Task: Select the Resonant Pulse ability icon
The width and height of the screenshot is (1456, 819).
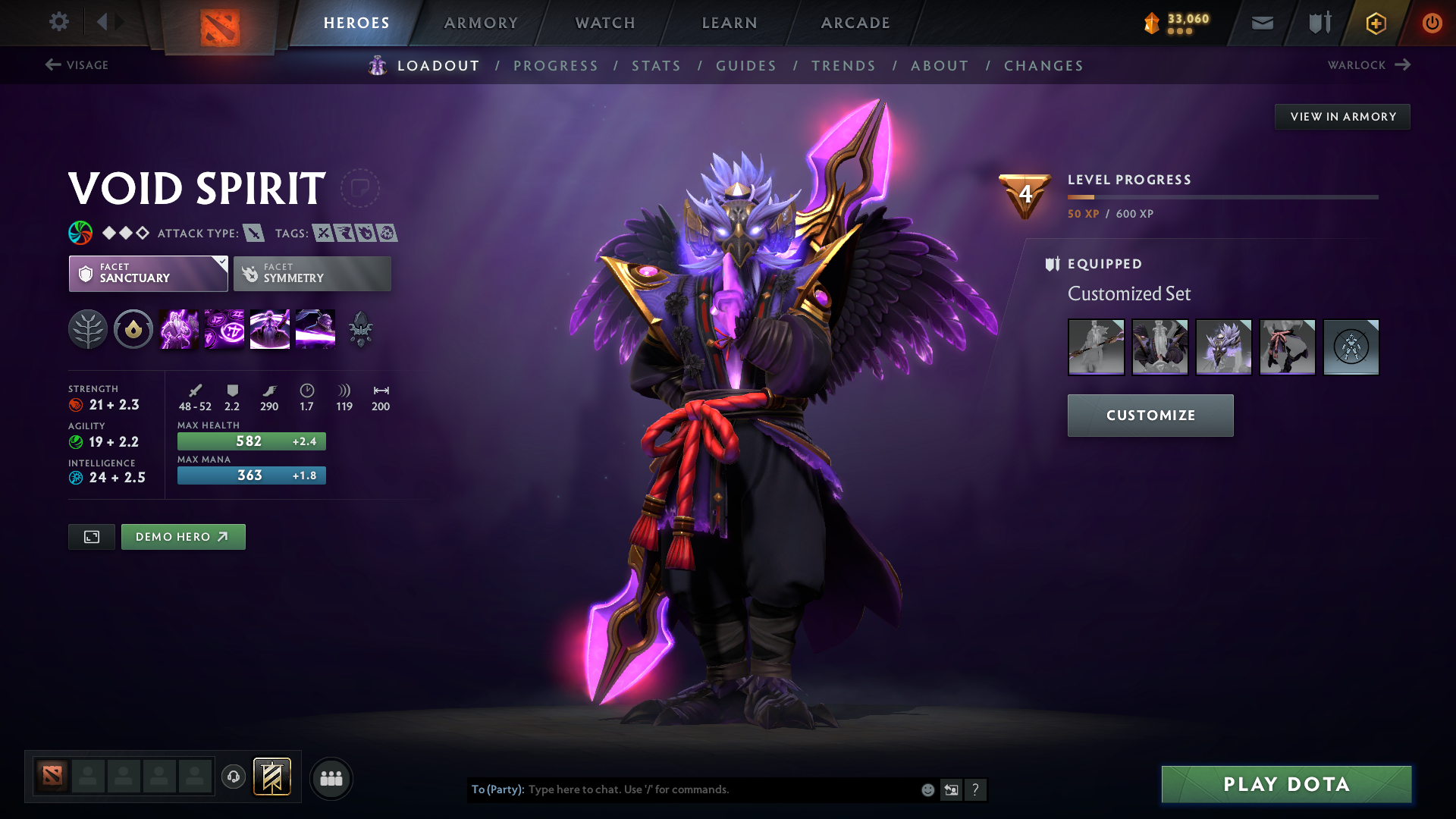Action: pos(269,328)
